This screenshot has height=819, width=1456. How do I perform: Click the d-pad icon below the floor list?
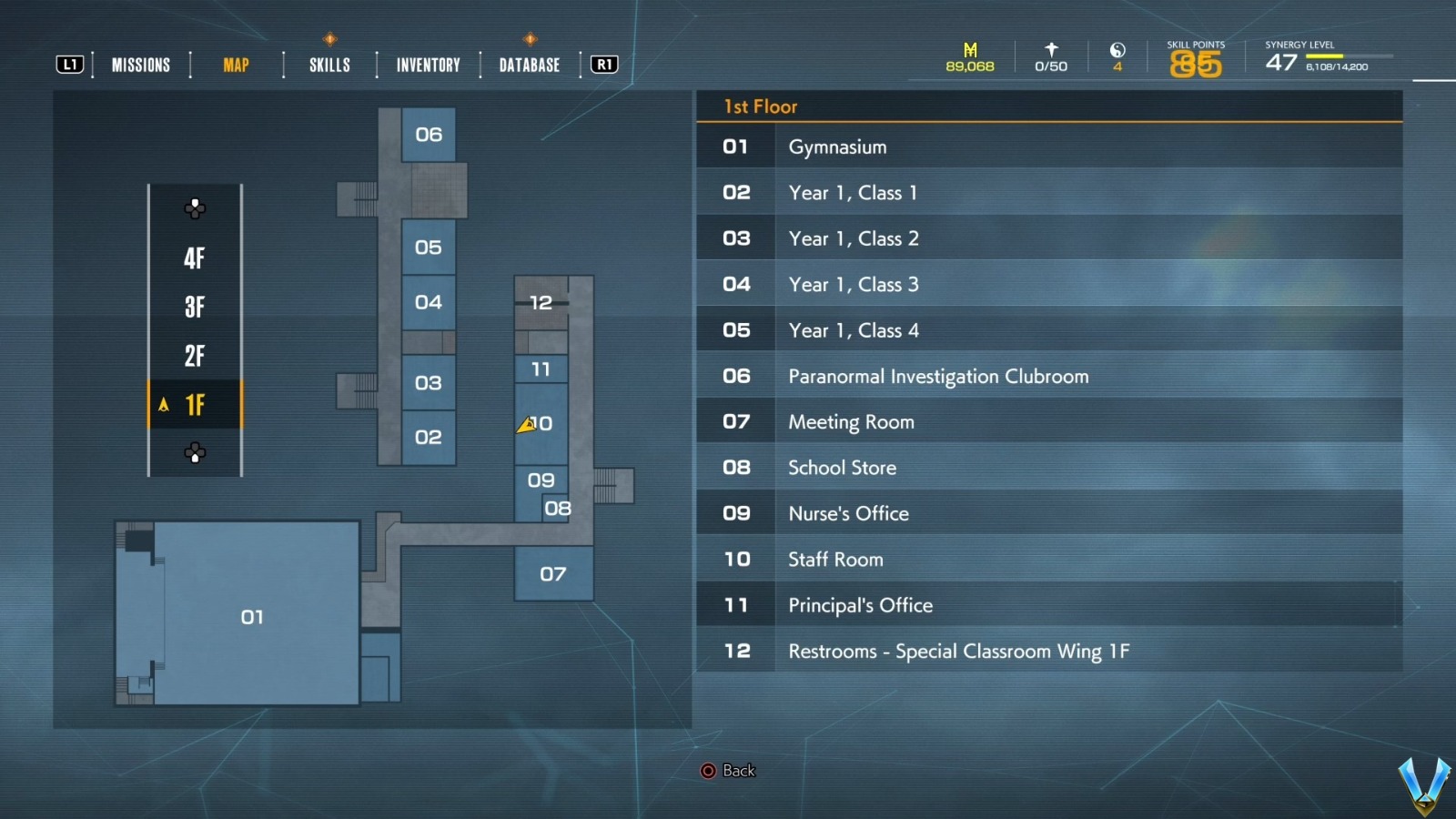tap(194, 452)
